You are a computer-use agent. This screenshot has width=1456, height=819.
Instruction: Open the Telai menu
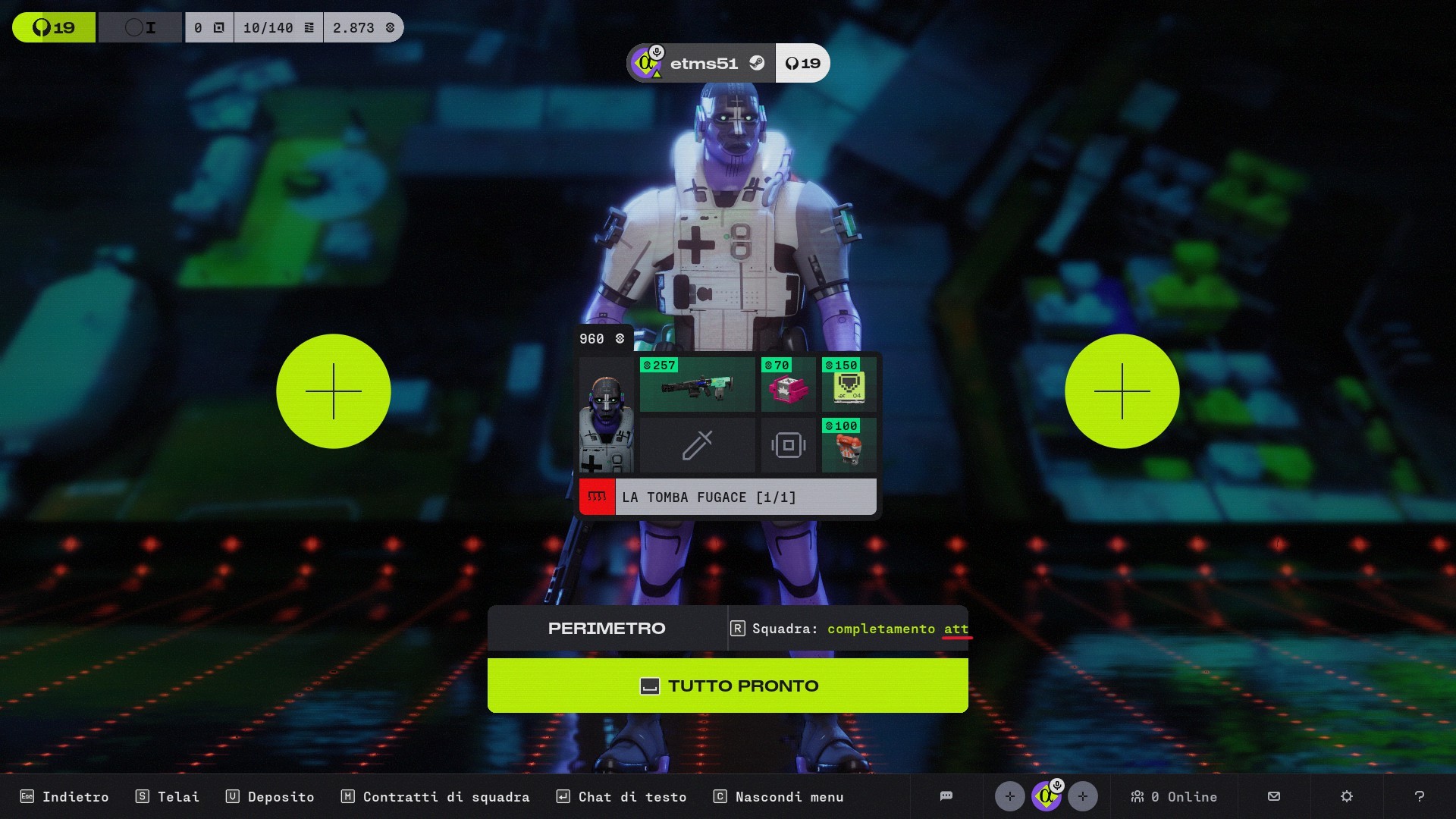[x=168, y=797]
